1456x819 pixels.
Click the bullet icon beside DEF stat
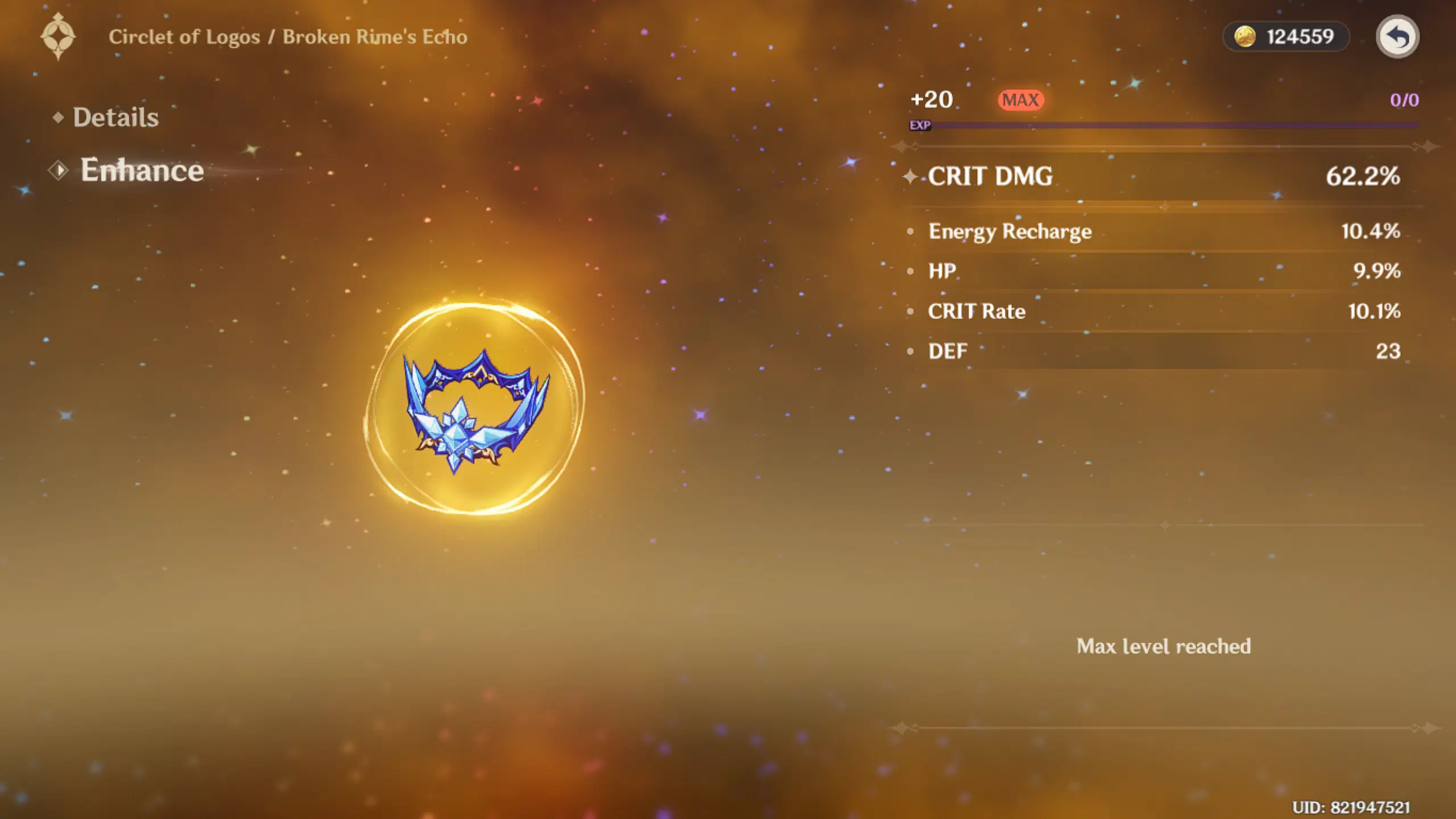tap(911, 350)
